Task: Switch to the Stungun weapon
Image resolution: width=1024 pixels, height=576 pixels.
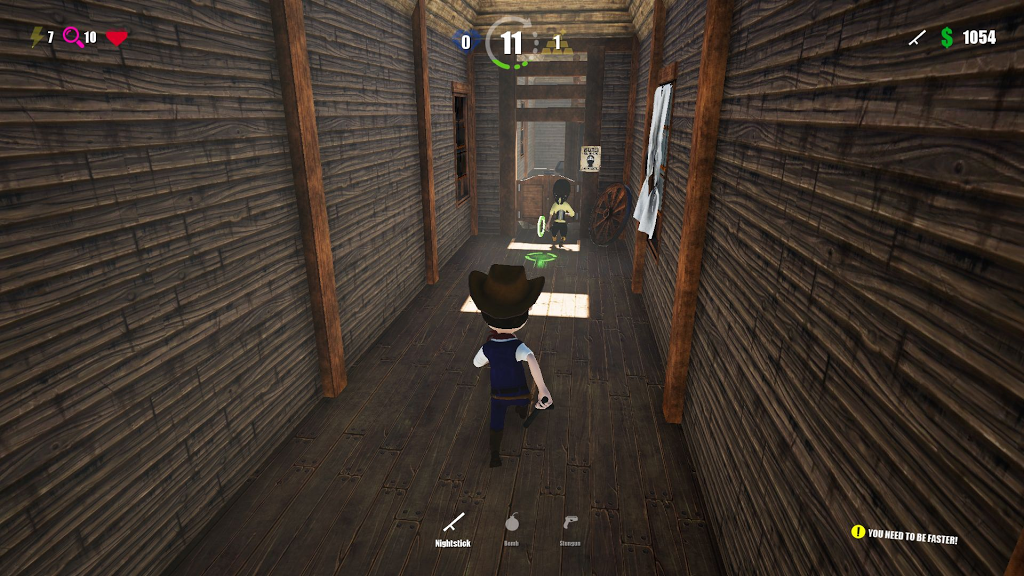Action: coord(569,523)
